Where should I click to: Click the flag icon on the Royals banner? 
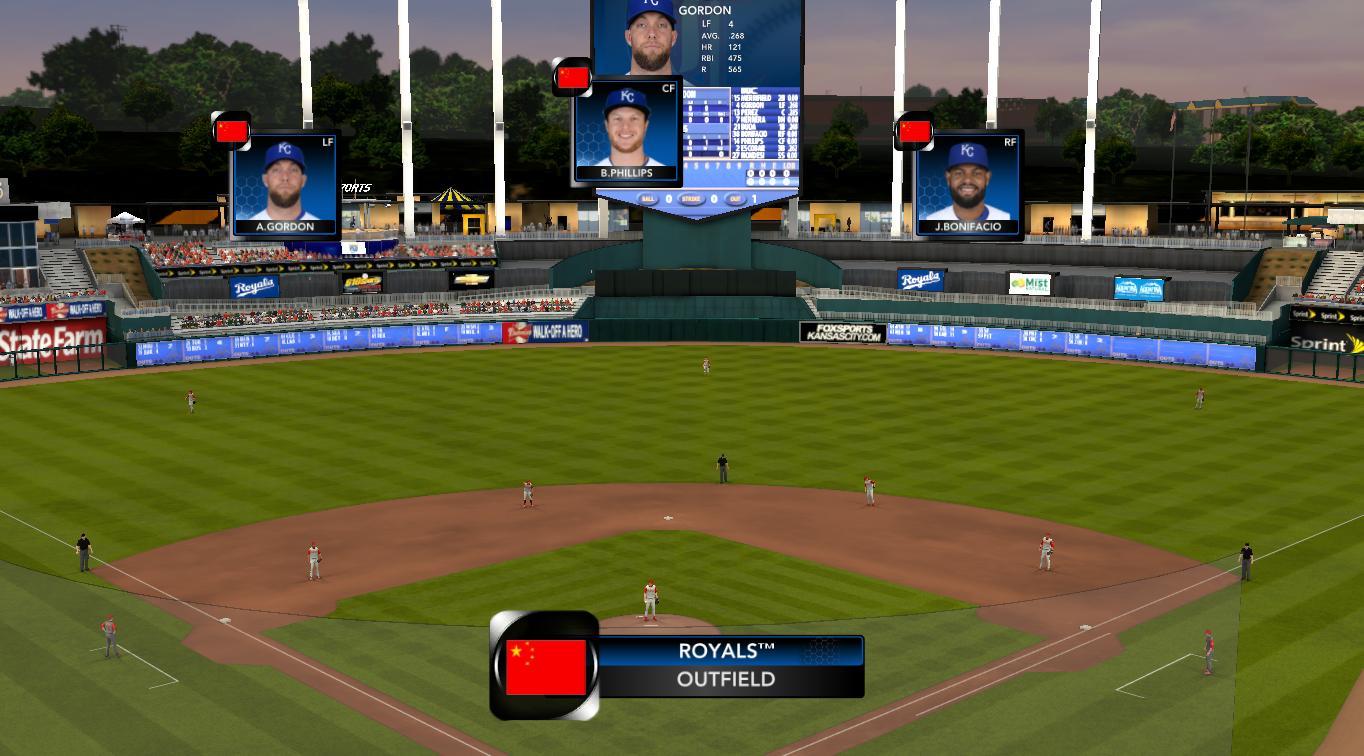pos(545,666)
